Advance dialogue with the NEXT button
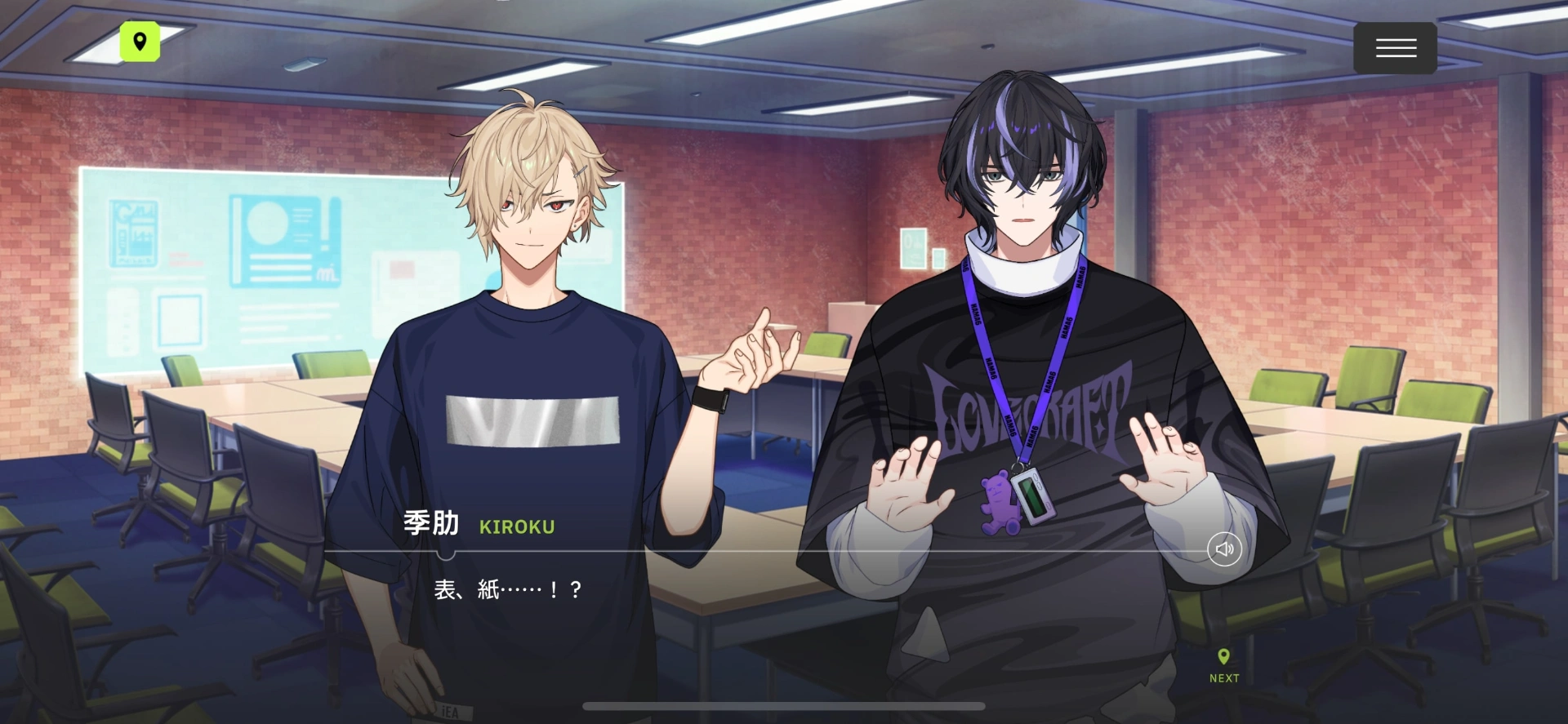 click(1223, 665)
